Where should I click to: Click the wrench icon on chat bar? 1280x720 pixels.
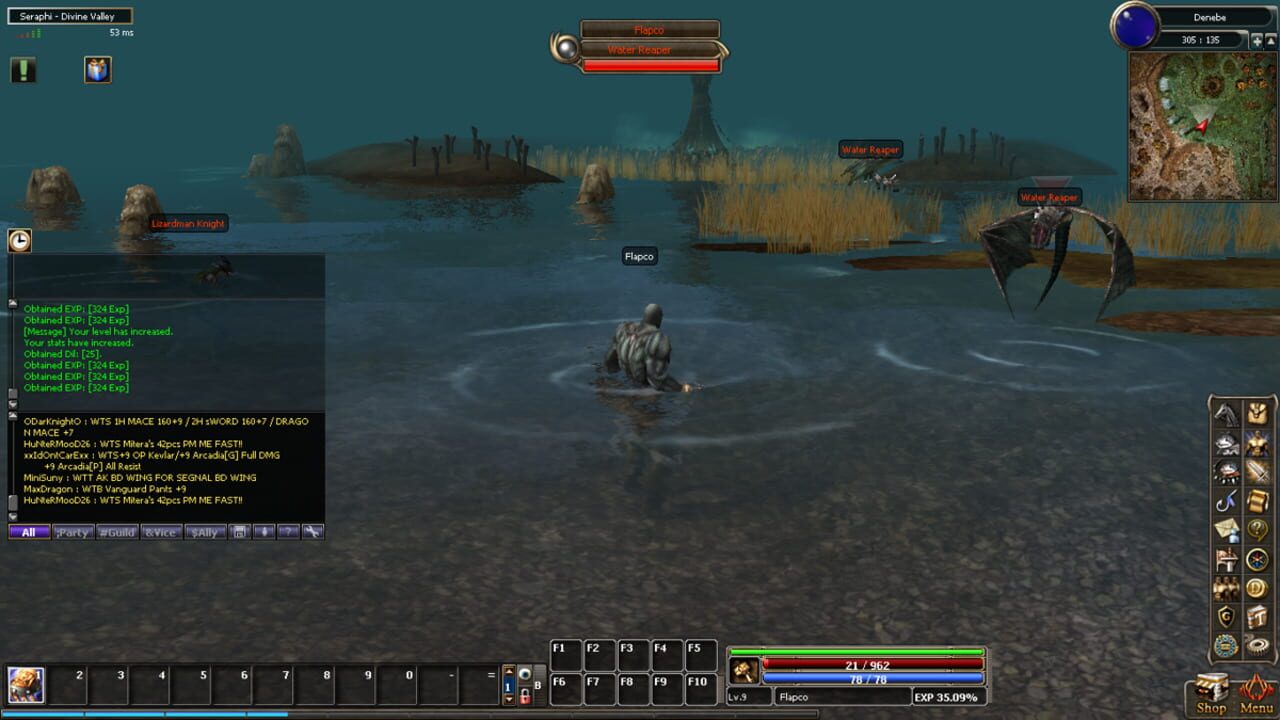314,532
